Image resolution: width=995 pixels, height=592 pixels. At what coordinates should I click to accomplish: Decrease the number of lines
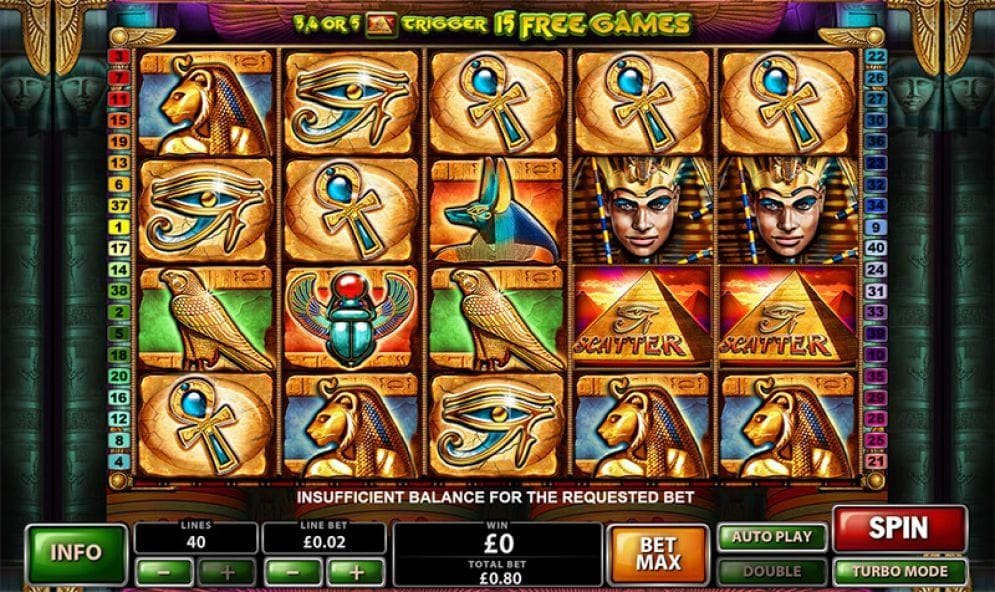tap(162, 572)
